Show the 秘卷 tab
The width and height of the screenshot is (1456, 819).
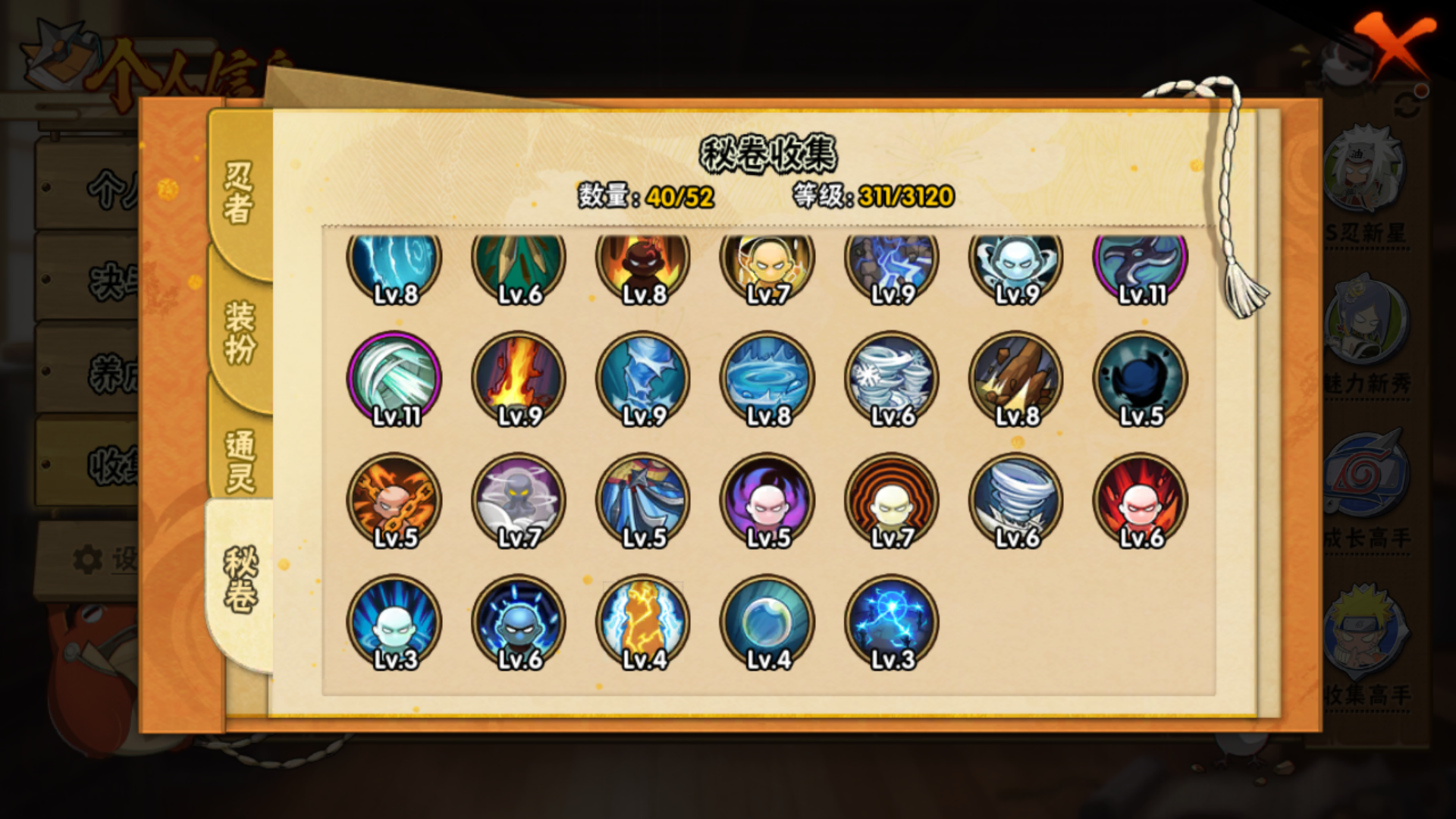tap(240, 581)
